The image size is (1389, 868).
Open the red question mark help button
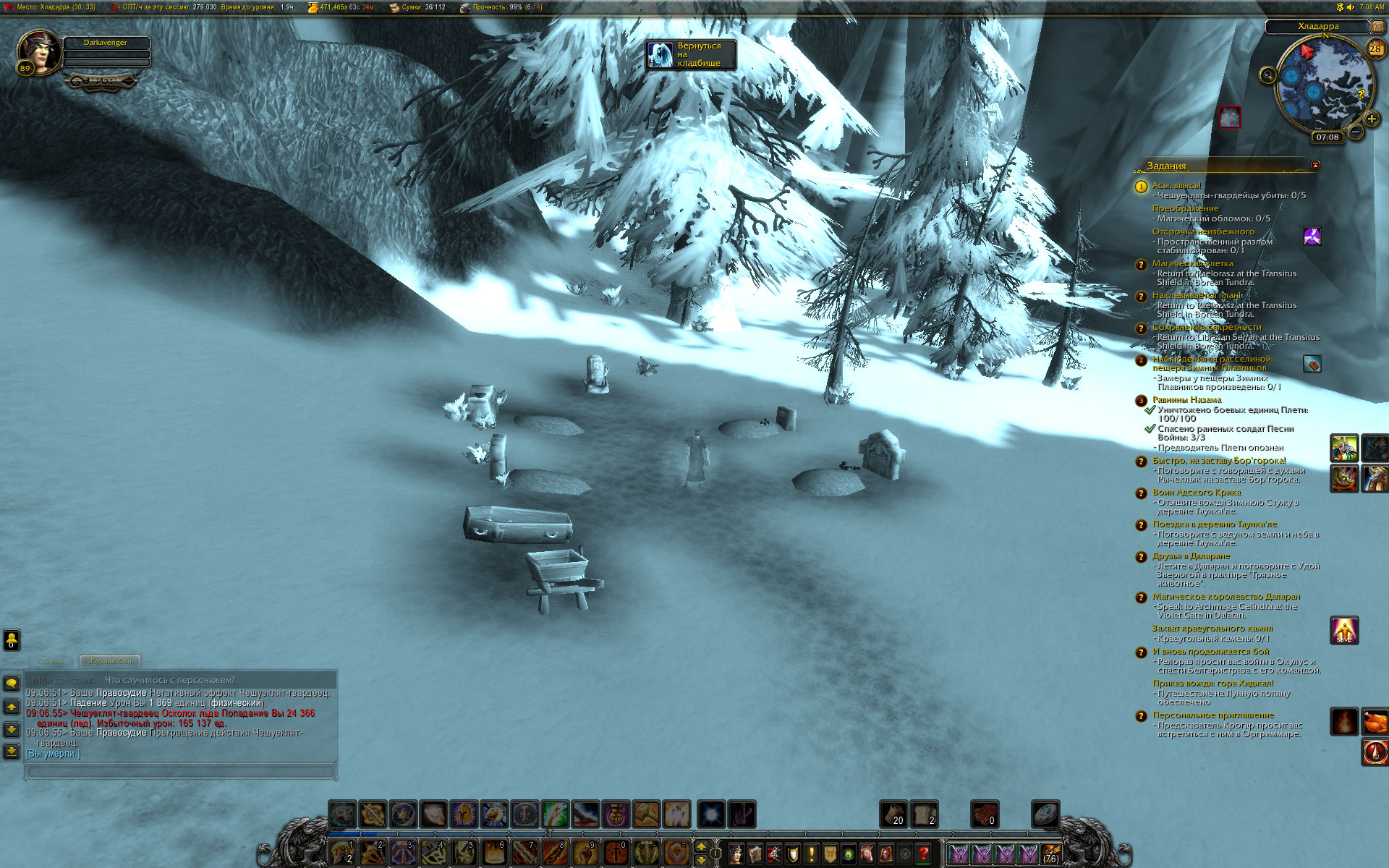click(x=922, y=854)
